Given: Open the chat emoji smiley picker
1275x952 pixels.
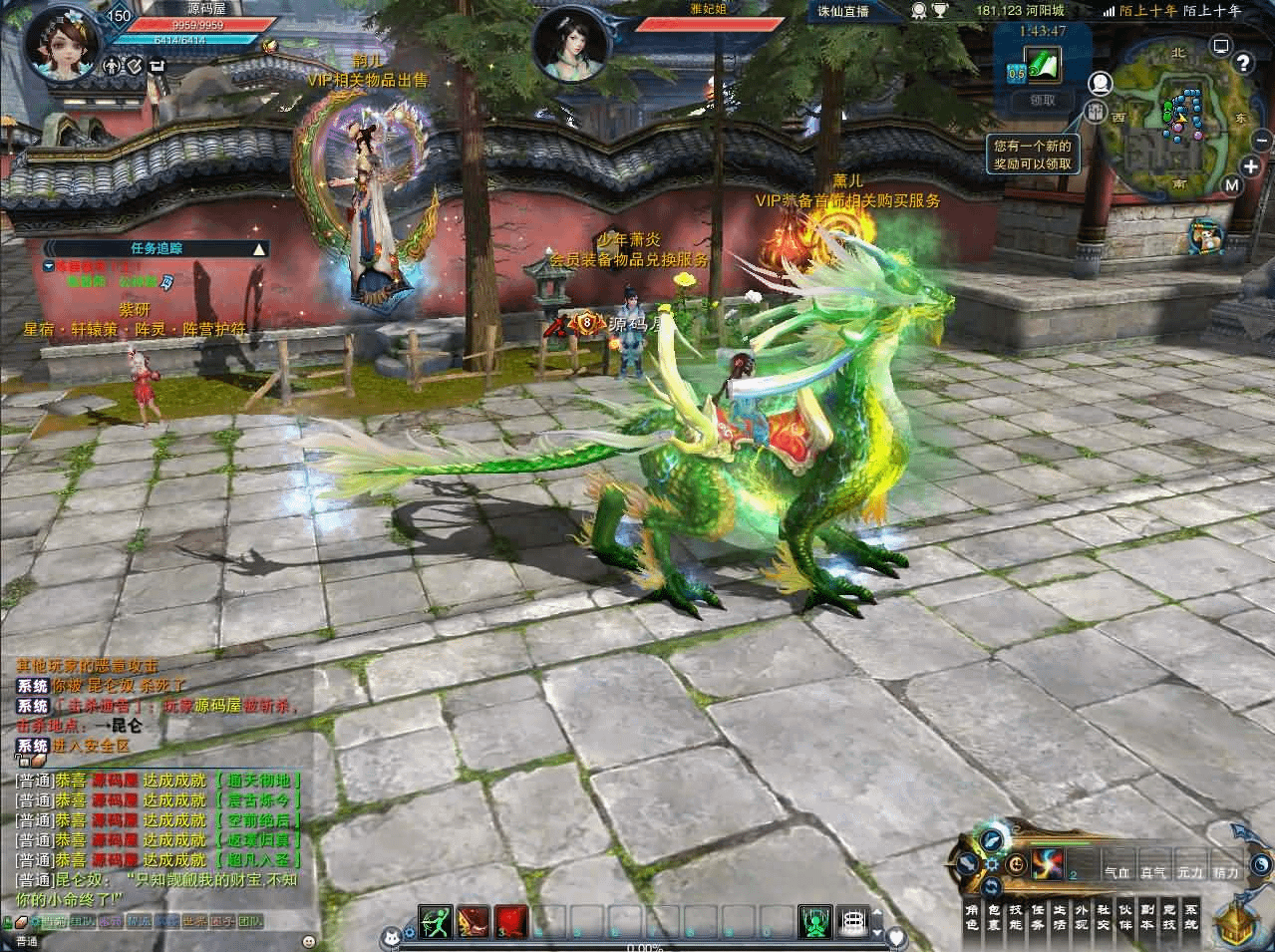Looking at the screenshot, I should [x=309, y=940].
